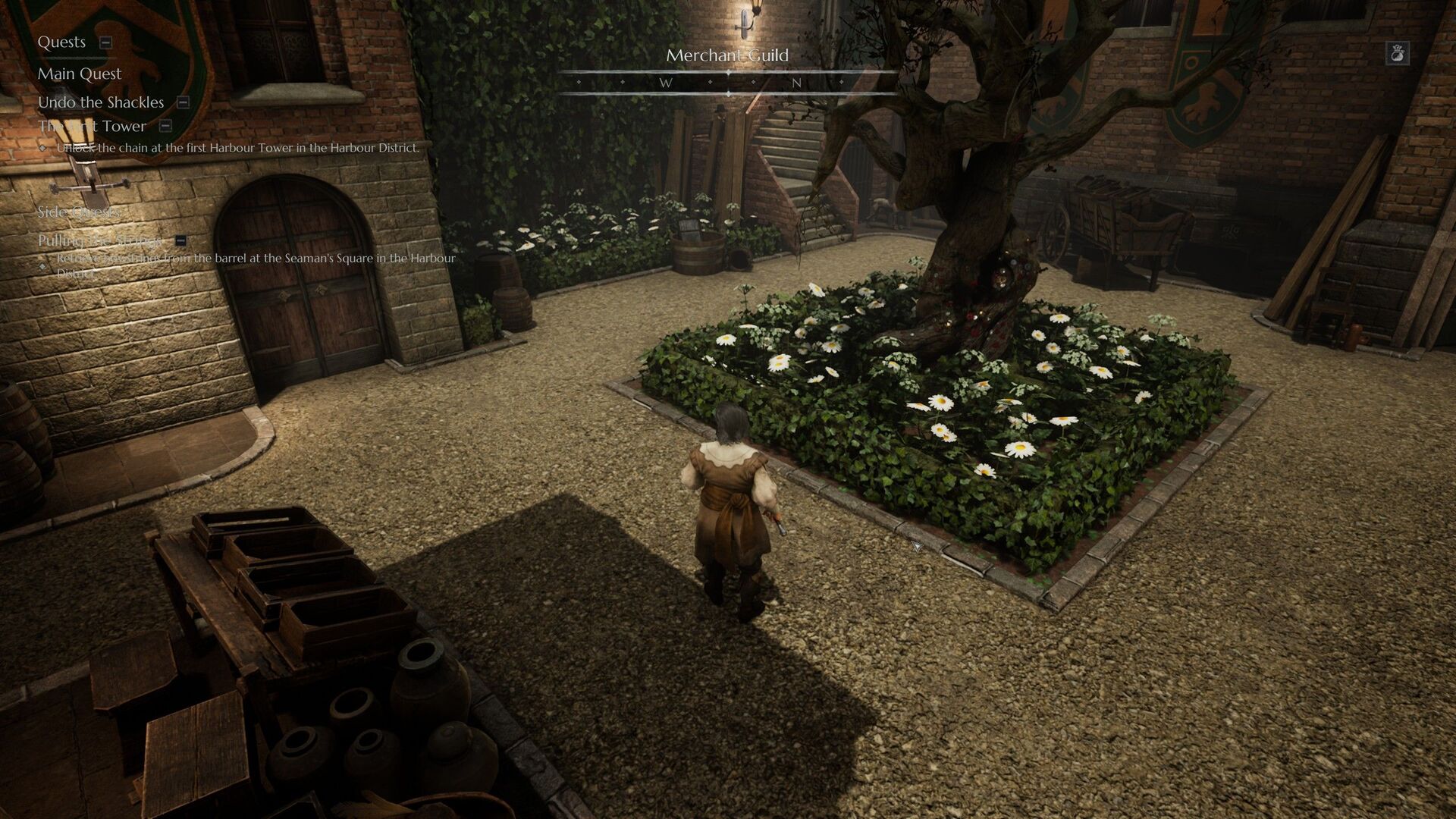Screen dimensions: 1456x819
Task: Collapse the Undo the Shackles quest
Action: click(x=183, y=102)
